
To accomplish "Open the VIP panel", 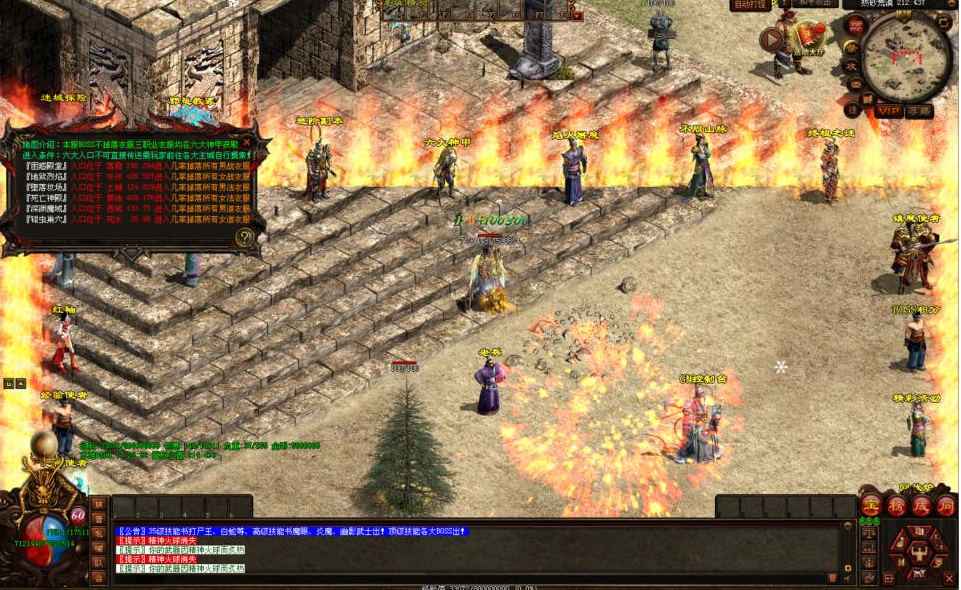I will pyautogui.click(x=888, y=110).
